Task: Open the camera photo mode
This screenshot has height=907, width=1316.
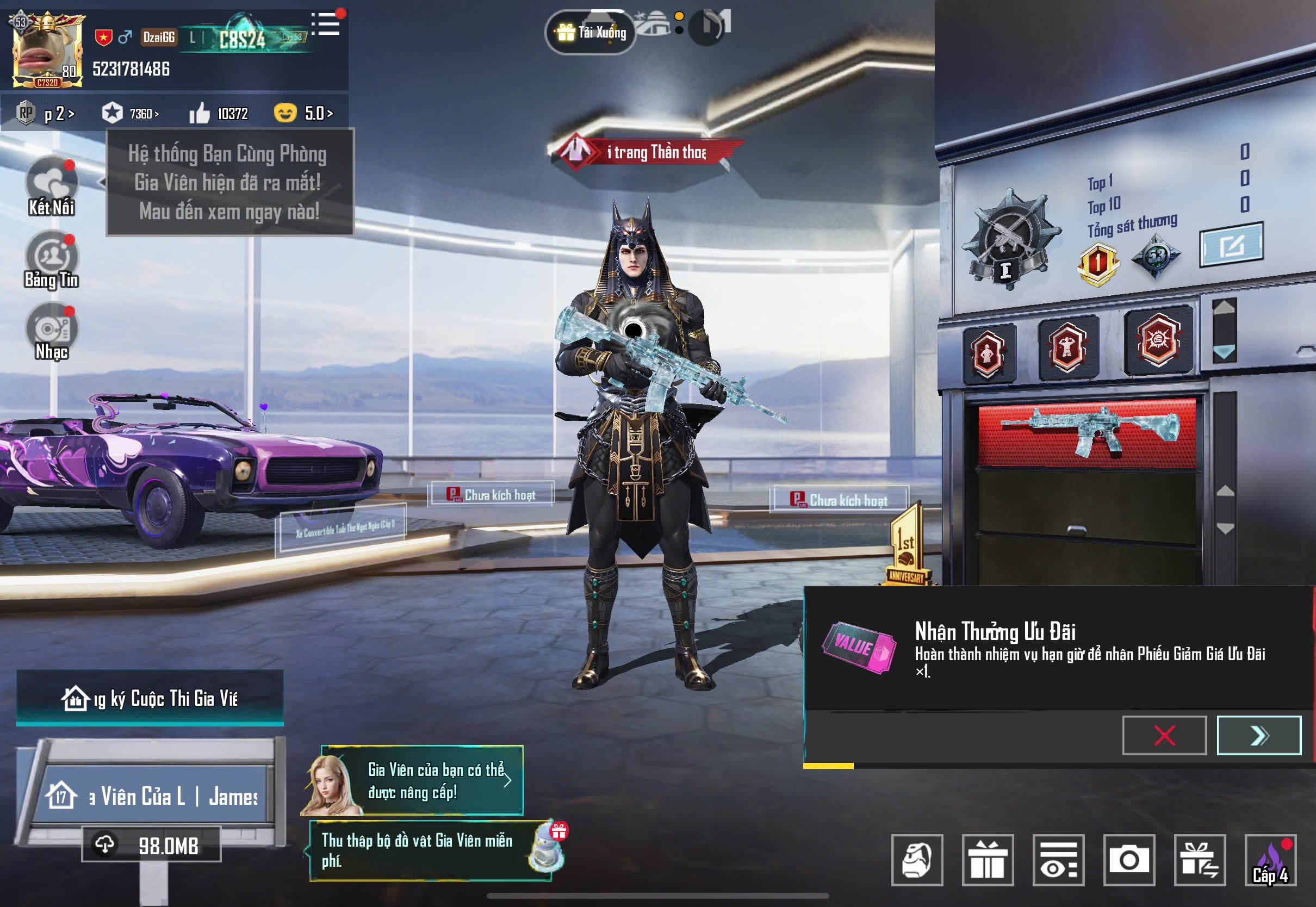Action: pyautogui.click(x=1128, y=860)
